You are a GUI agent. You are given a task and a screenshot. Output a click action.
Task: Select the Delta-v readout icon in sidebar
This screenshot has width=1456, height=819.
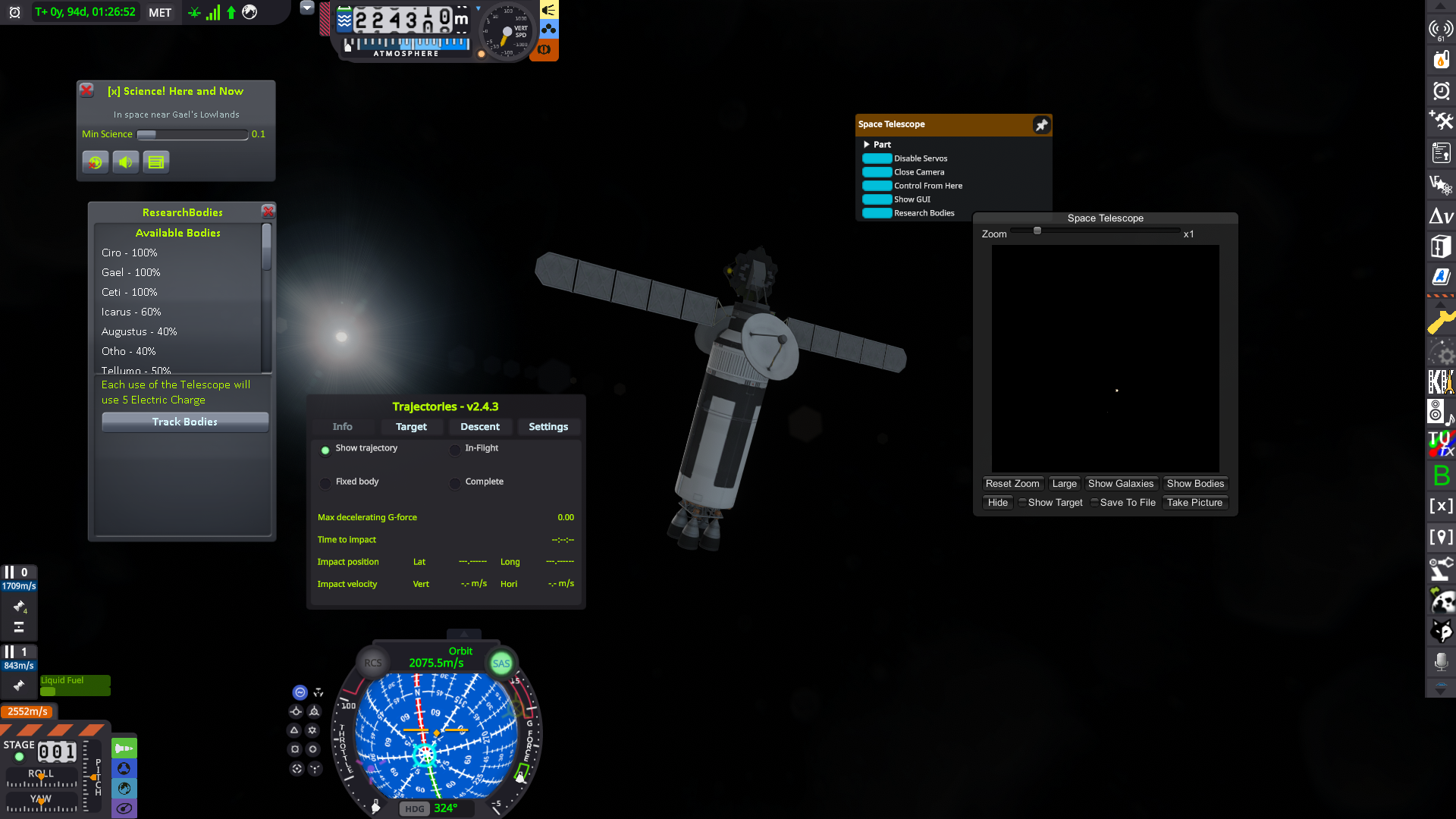(x=1441, y=215)
